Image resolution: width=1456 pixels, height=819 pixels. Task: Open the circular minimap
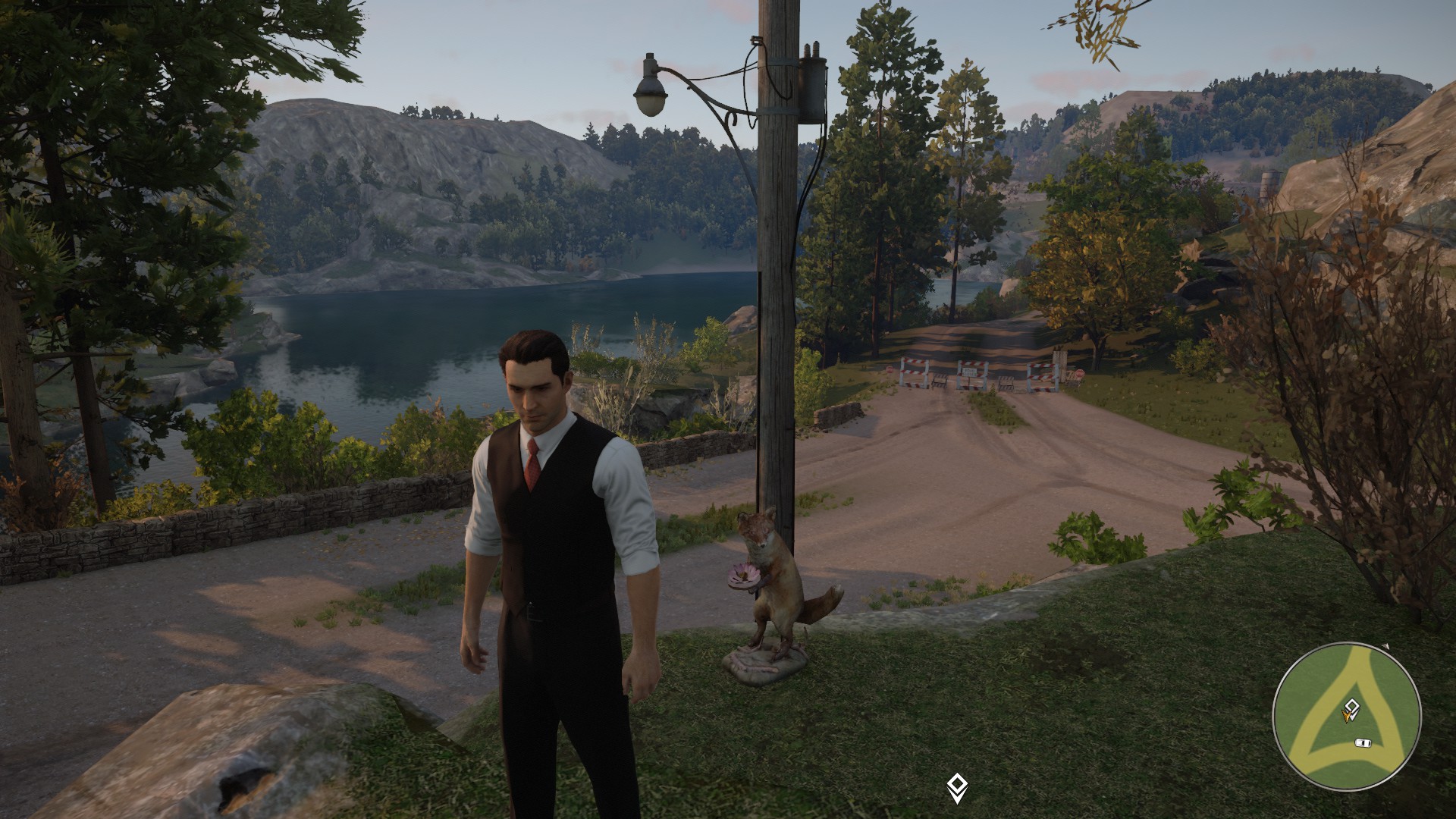tap(1346, 717)
